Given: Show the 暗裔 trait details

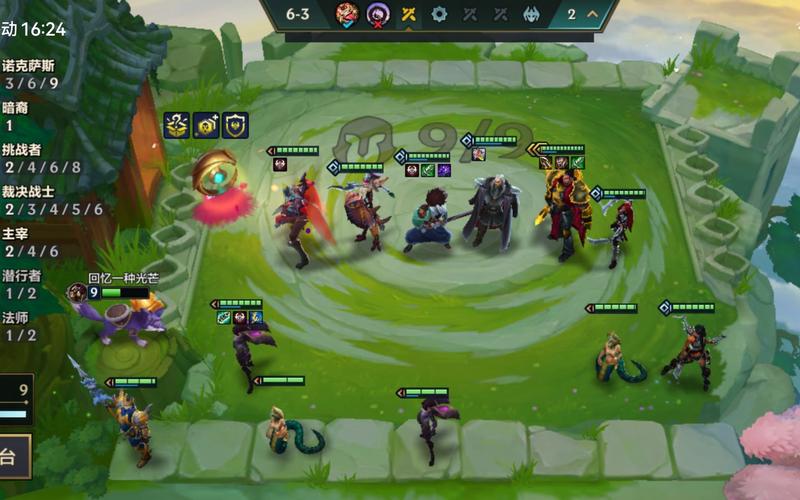Looking at the screenshot, I should point(16,116).
